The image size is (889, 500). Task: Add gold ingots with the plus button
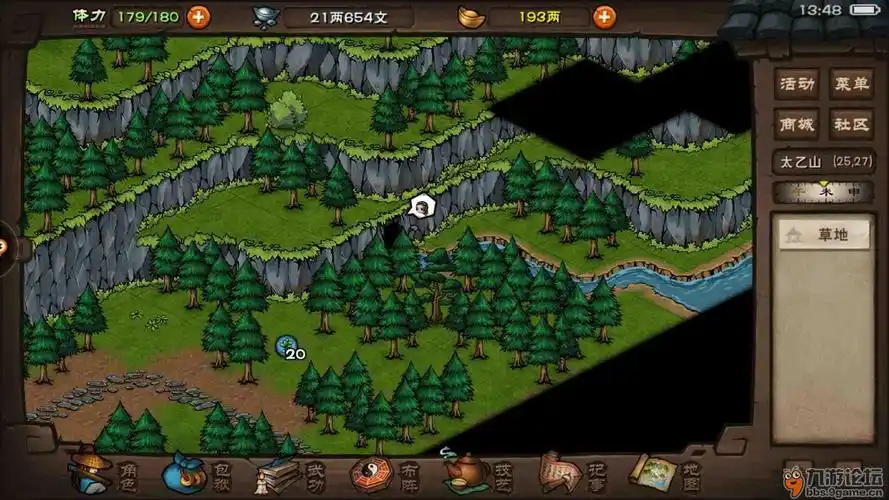(x=604, y=16)
